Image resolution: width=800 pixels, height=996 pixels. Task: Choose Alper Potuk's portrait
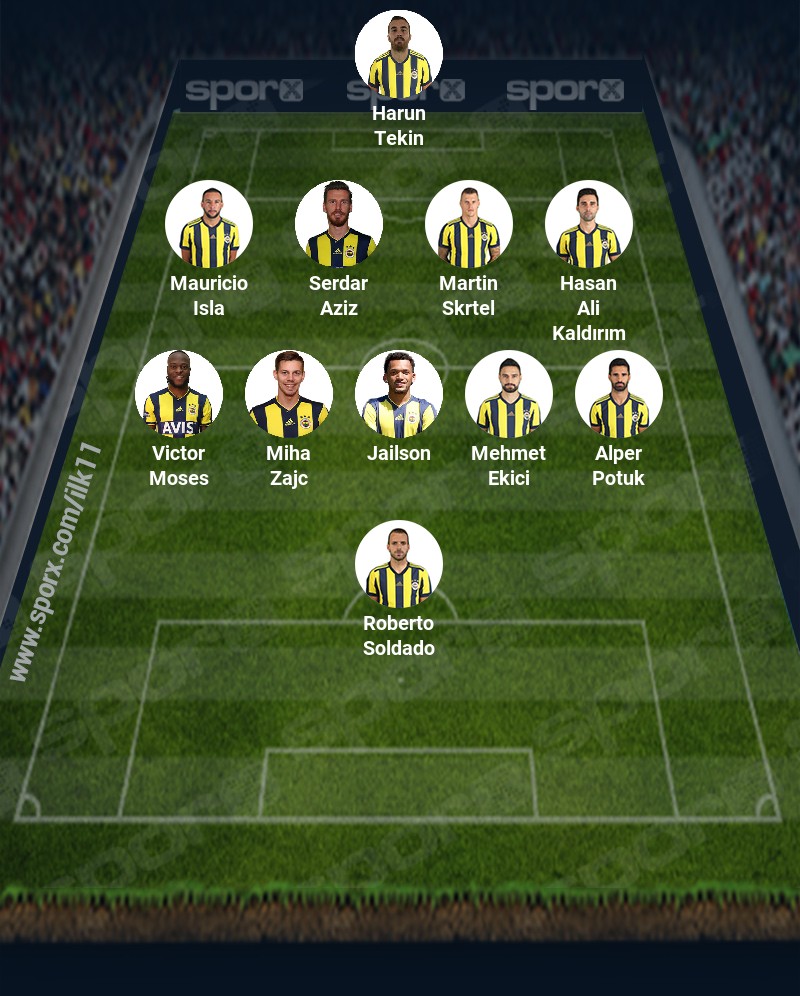pos(619,394)
